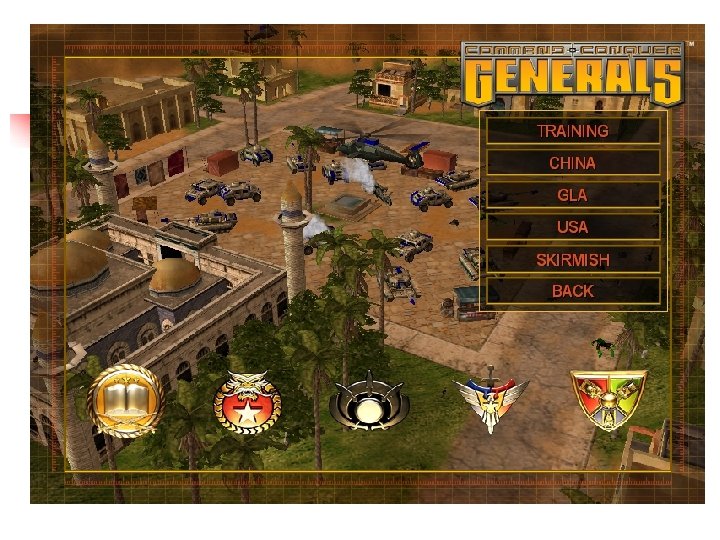Go BACK to the previous menu
The height and width of the screenshot is (540, 720).
coord(572,291)
